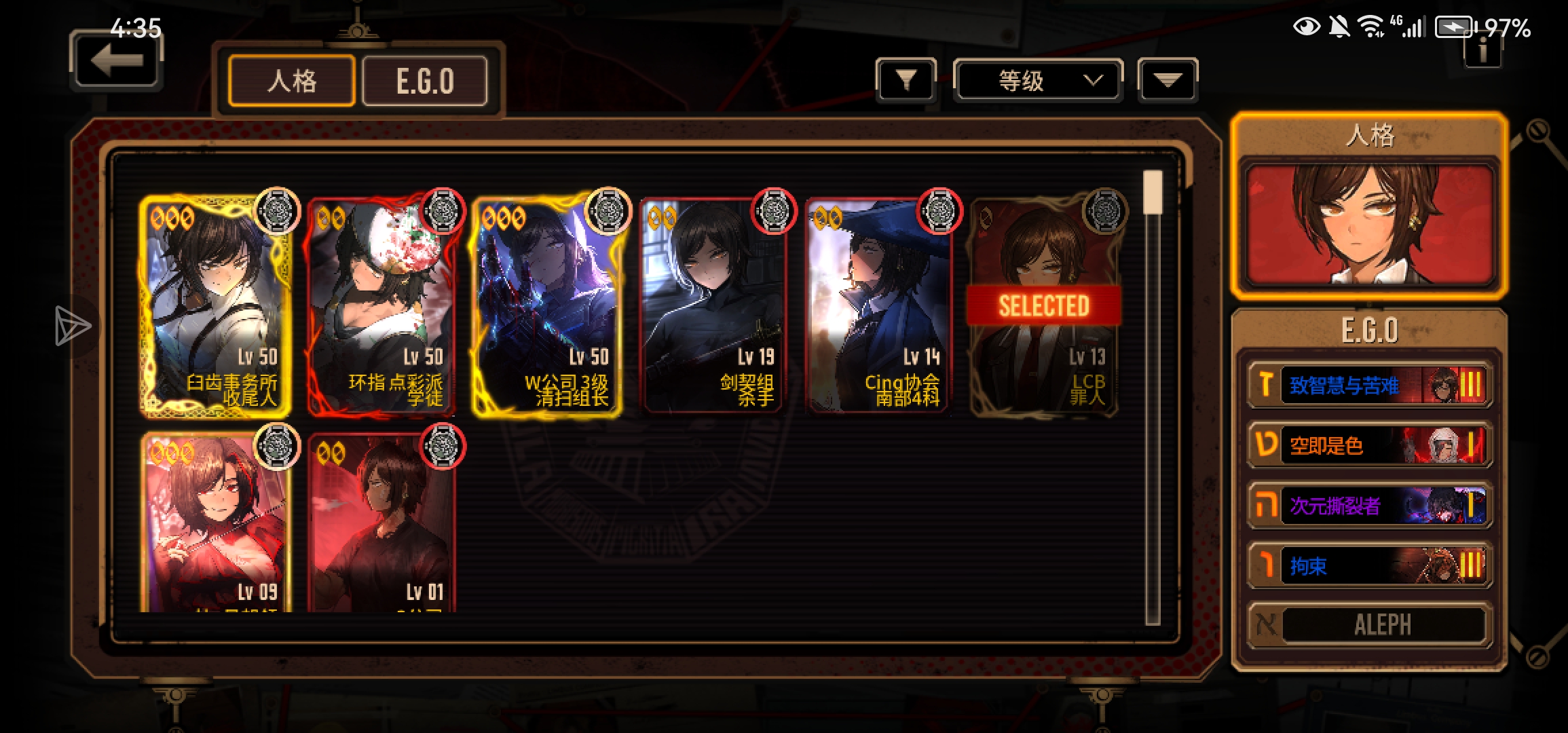The height and width of the screenshot is (733, 1568).
Task: Open the info button
Action: (1482, 49)
